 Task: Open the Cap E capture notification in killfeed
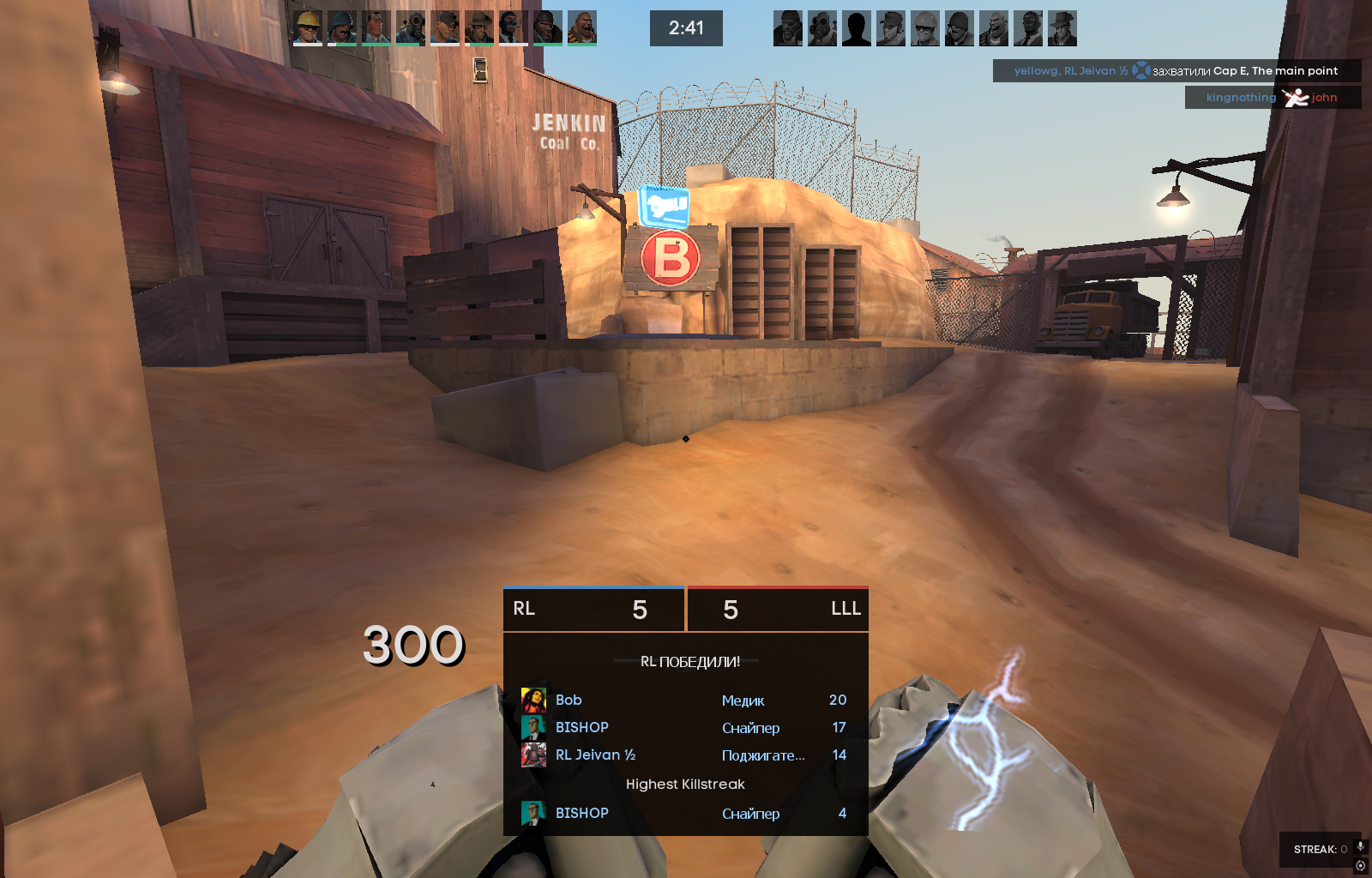[1176, 71]
